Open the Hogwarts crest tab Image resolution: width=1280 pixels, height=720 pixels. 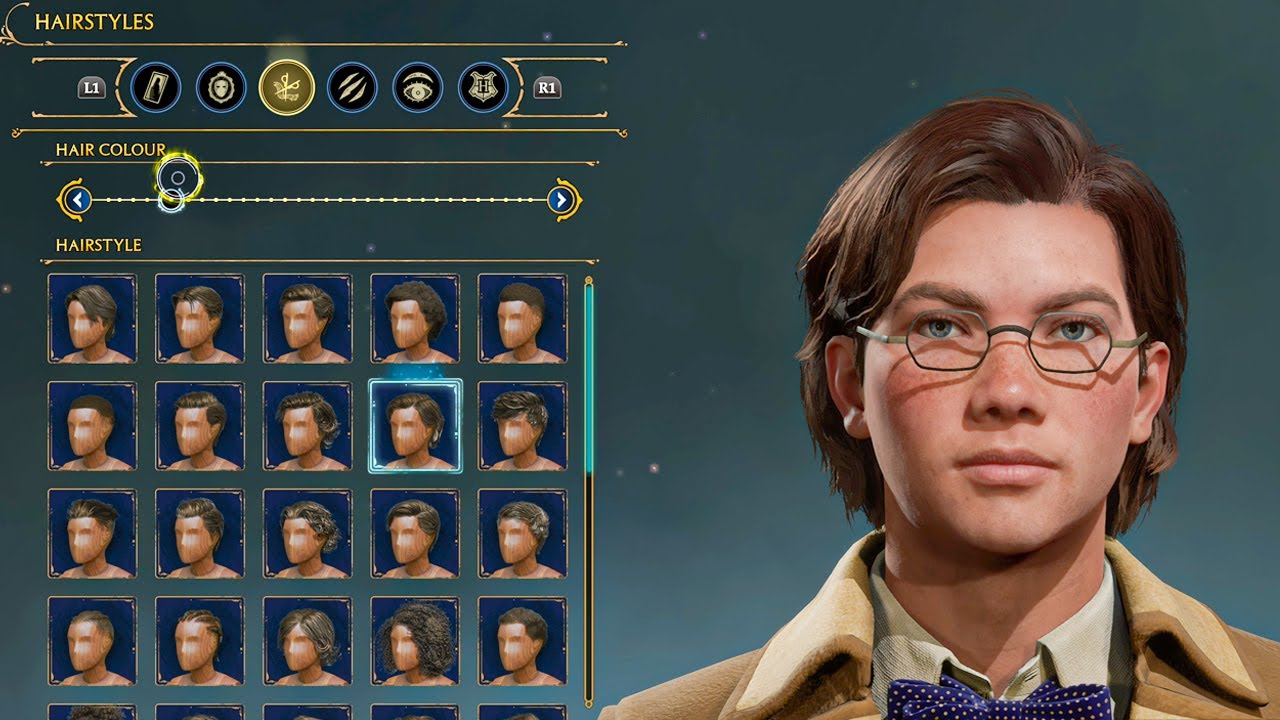483,88
